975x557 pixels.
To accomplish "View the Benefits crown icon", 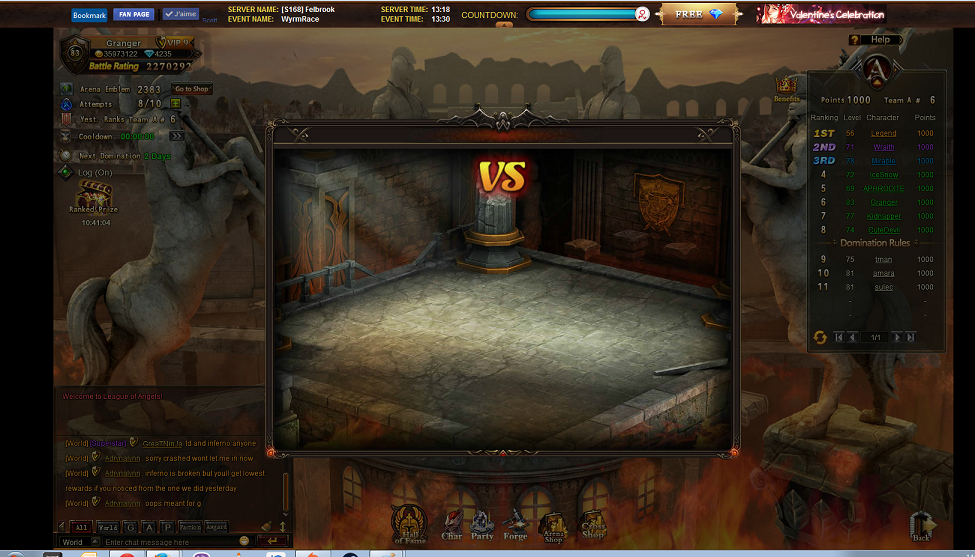I will click(x=786, y=87).
